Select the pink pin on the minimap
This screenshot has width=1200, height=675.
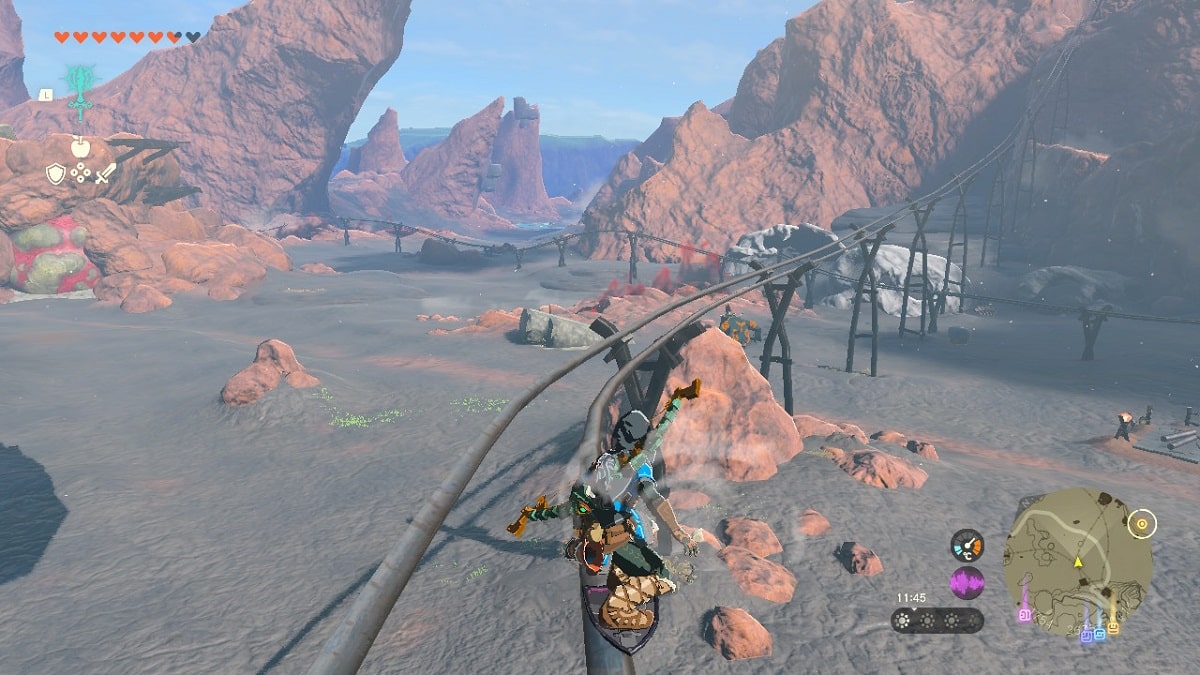click(x=1024, y=614)
